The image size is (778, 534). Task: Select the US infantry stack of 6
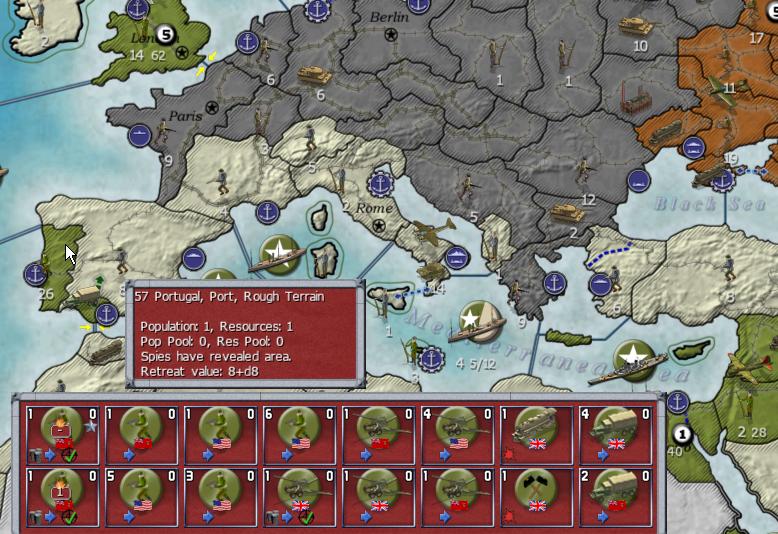point(297,433)
